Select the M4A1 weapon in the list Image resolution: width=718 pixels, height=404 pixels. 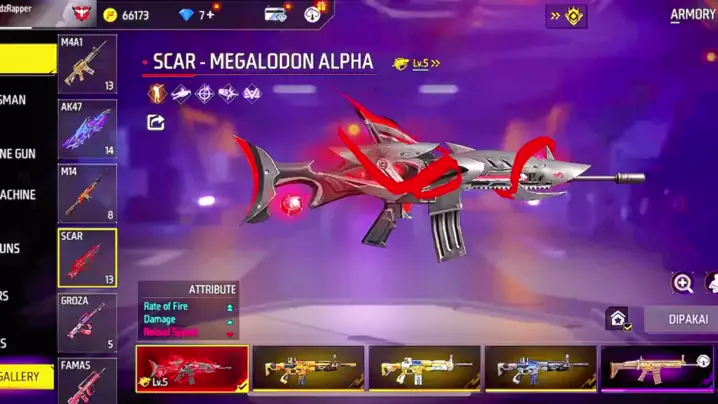87,64
